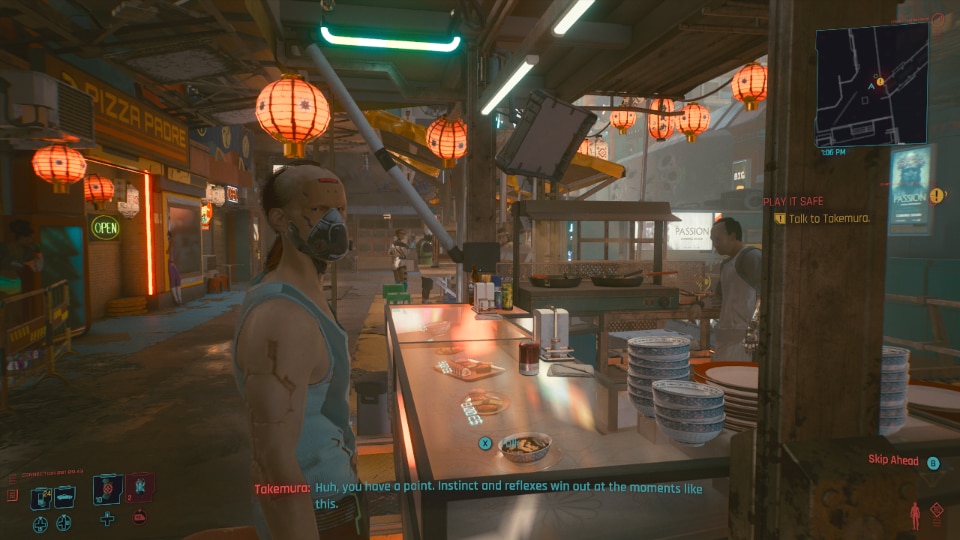Use the healing inhaler consumable slot
Image resolution: width=960 pixels, height=540 pixels.
[x=108, y=487]
